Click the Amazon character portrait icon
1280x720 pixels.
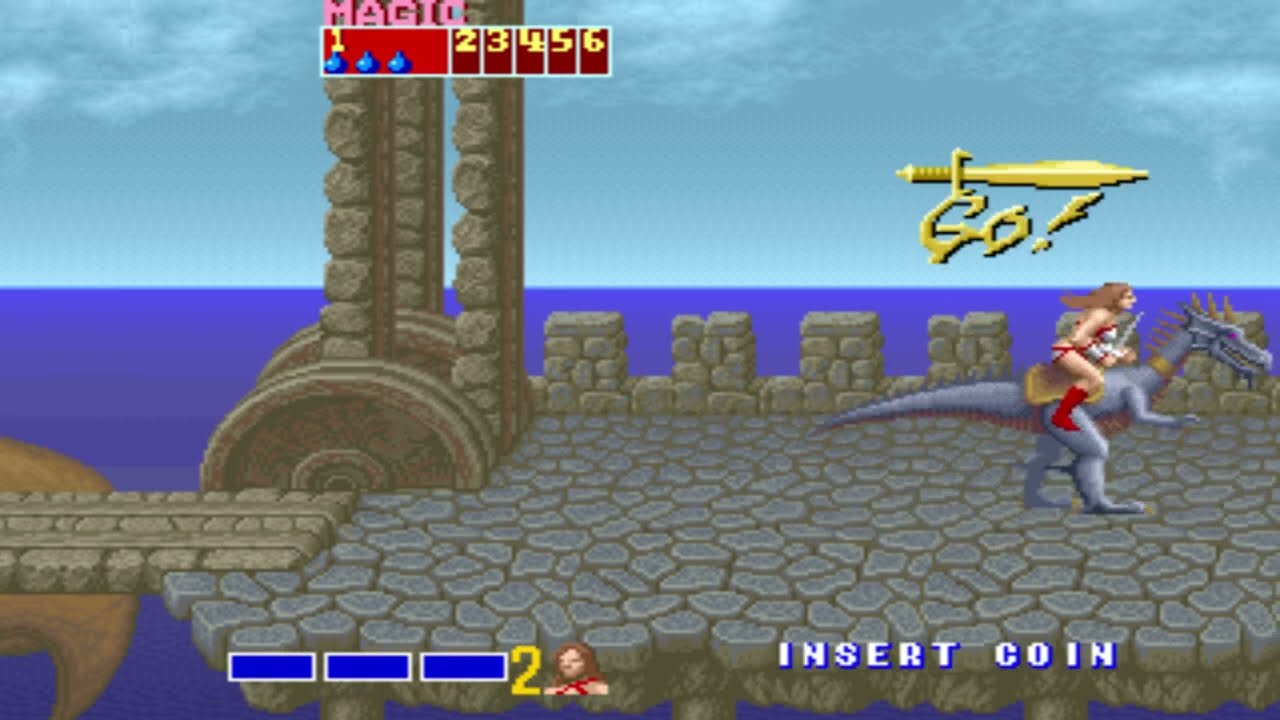pos(576,669)
